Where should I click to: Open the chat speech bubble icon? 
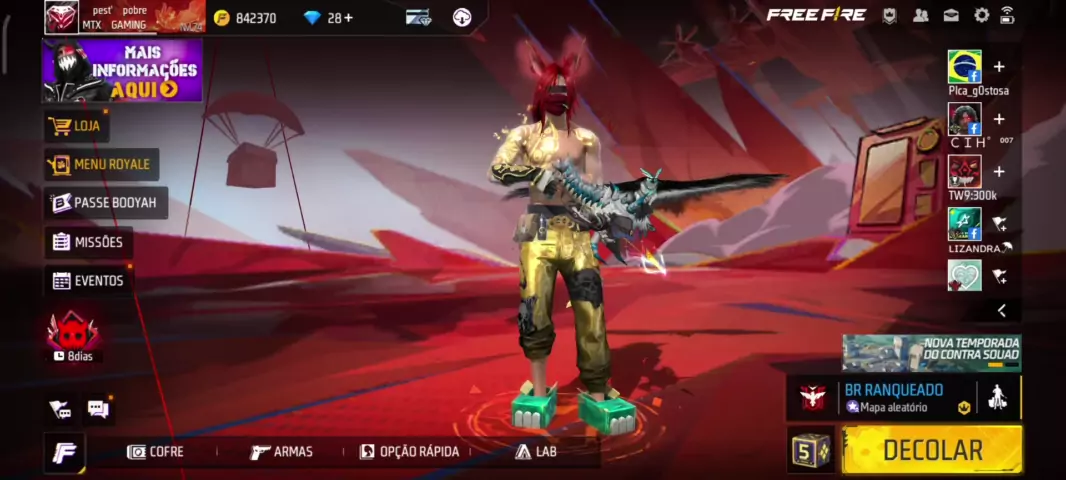(98, 409)
